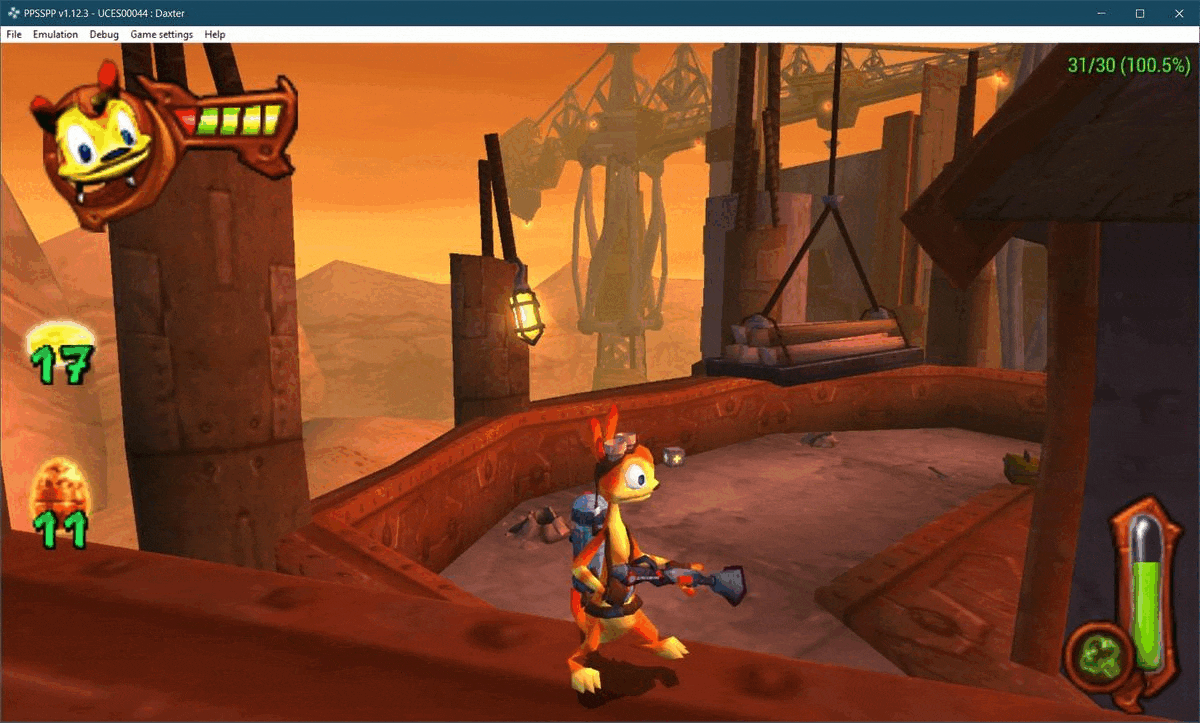This screenshot has height=723, width=1200.
Task: Click the precursor orb counter icon
Action: 58,488
